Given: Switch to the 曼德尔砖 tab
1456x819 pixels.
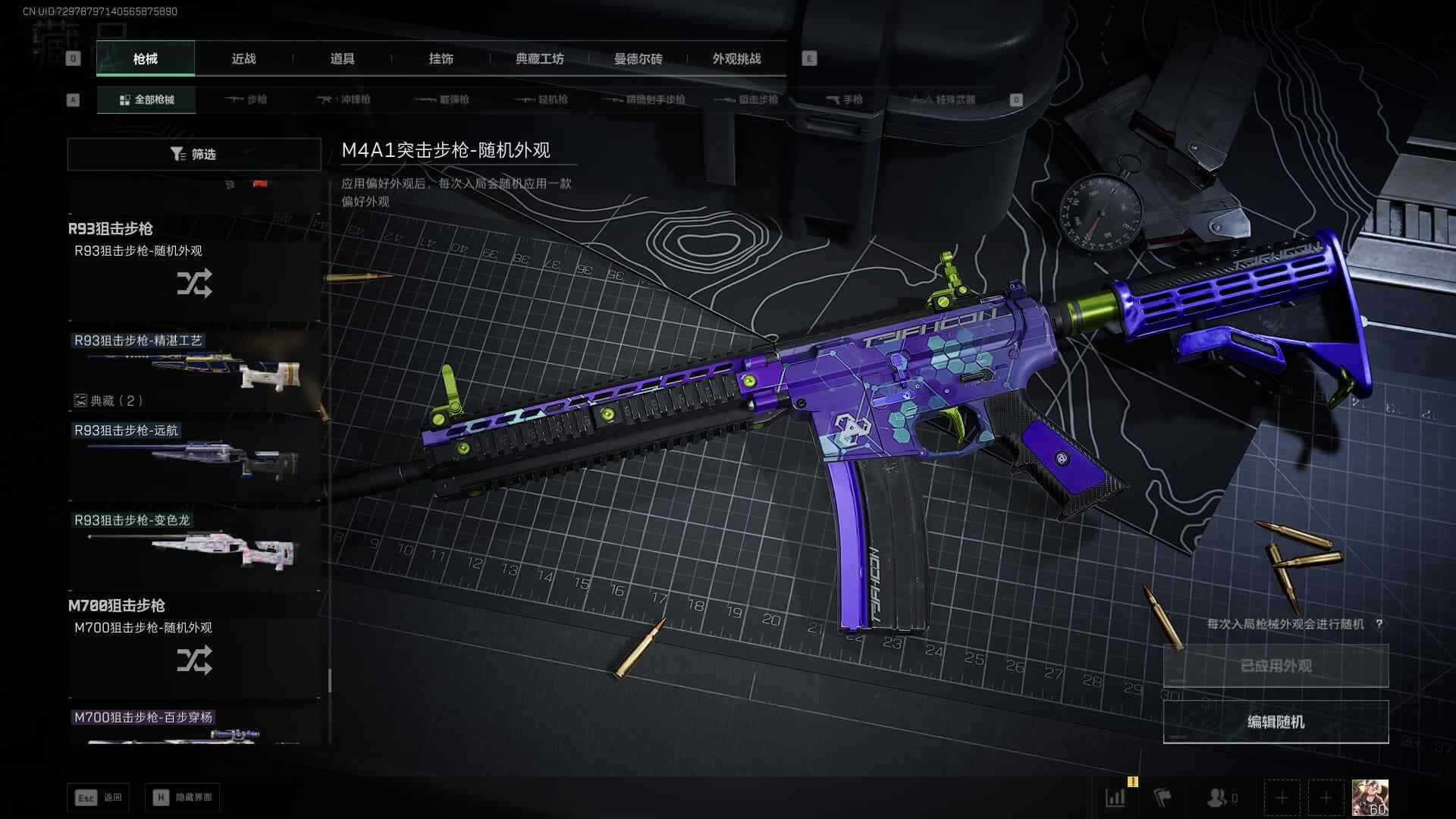Looking at the screenshot, I should click(638, 59).
